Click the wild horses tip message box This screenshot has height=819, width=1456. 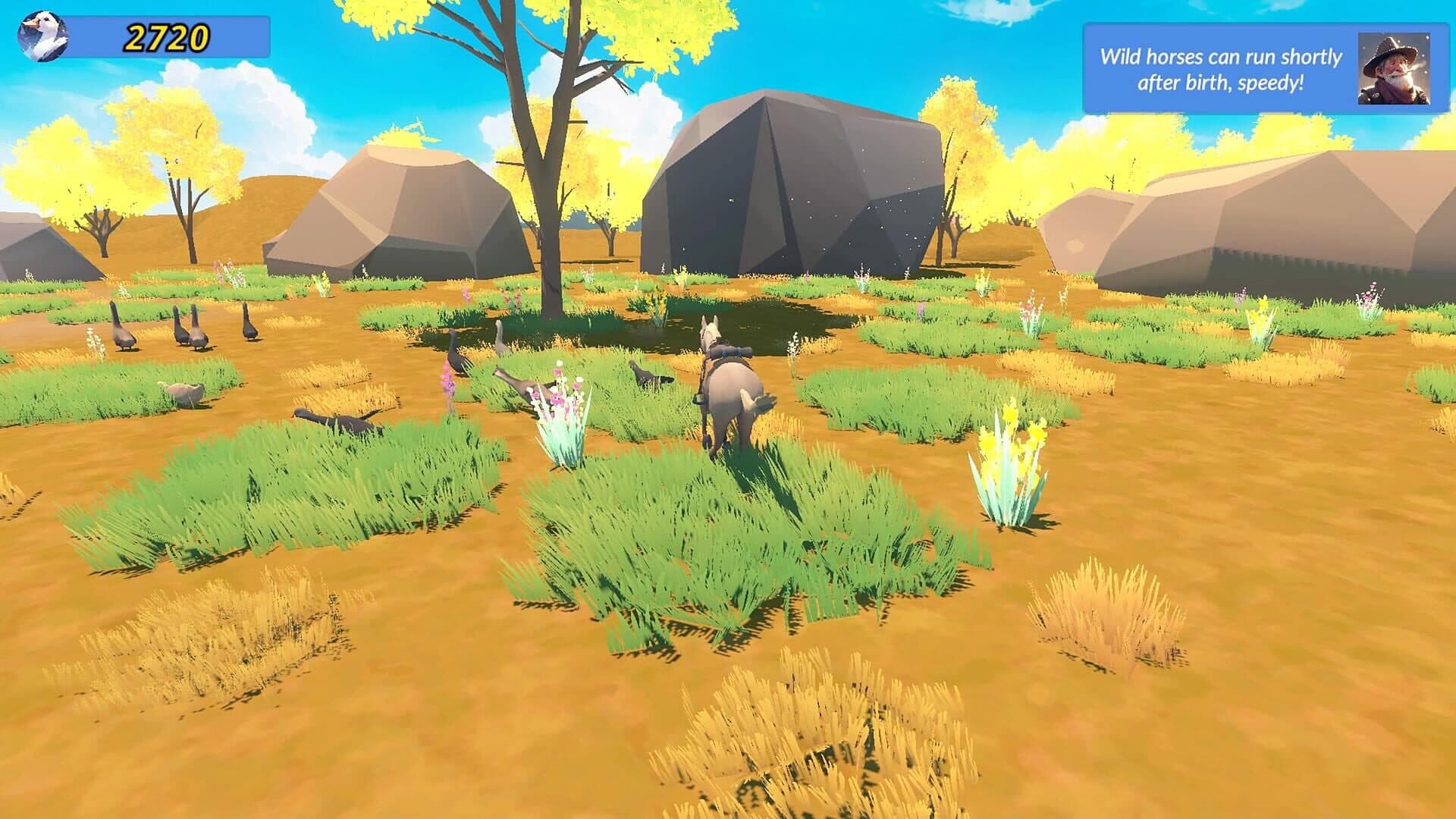click(1220, 69)
